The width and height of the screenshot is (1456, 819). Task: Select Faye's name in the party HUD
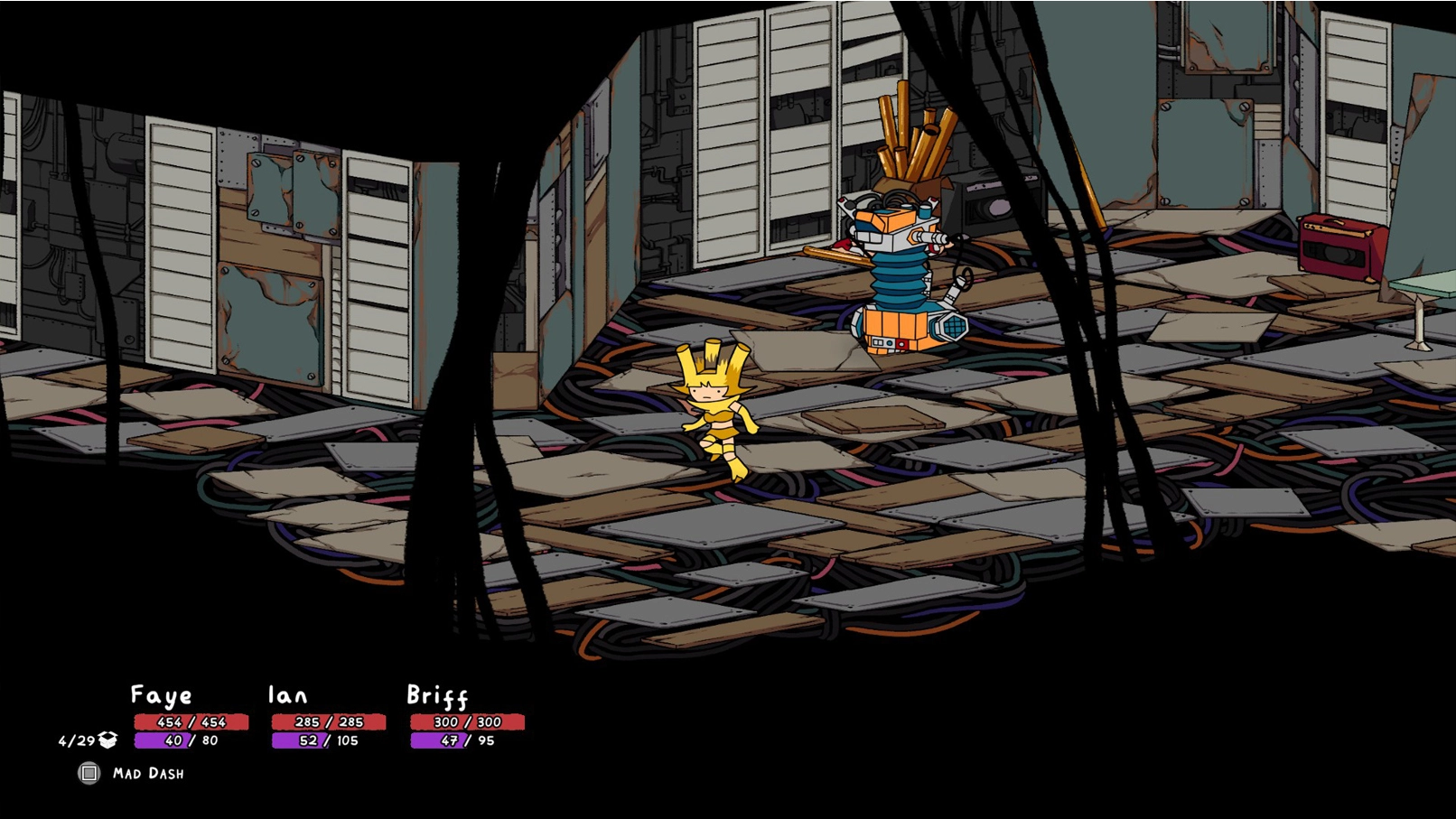[161, 695]
